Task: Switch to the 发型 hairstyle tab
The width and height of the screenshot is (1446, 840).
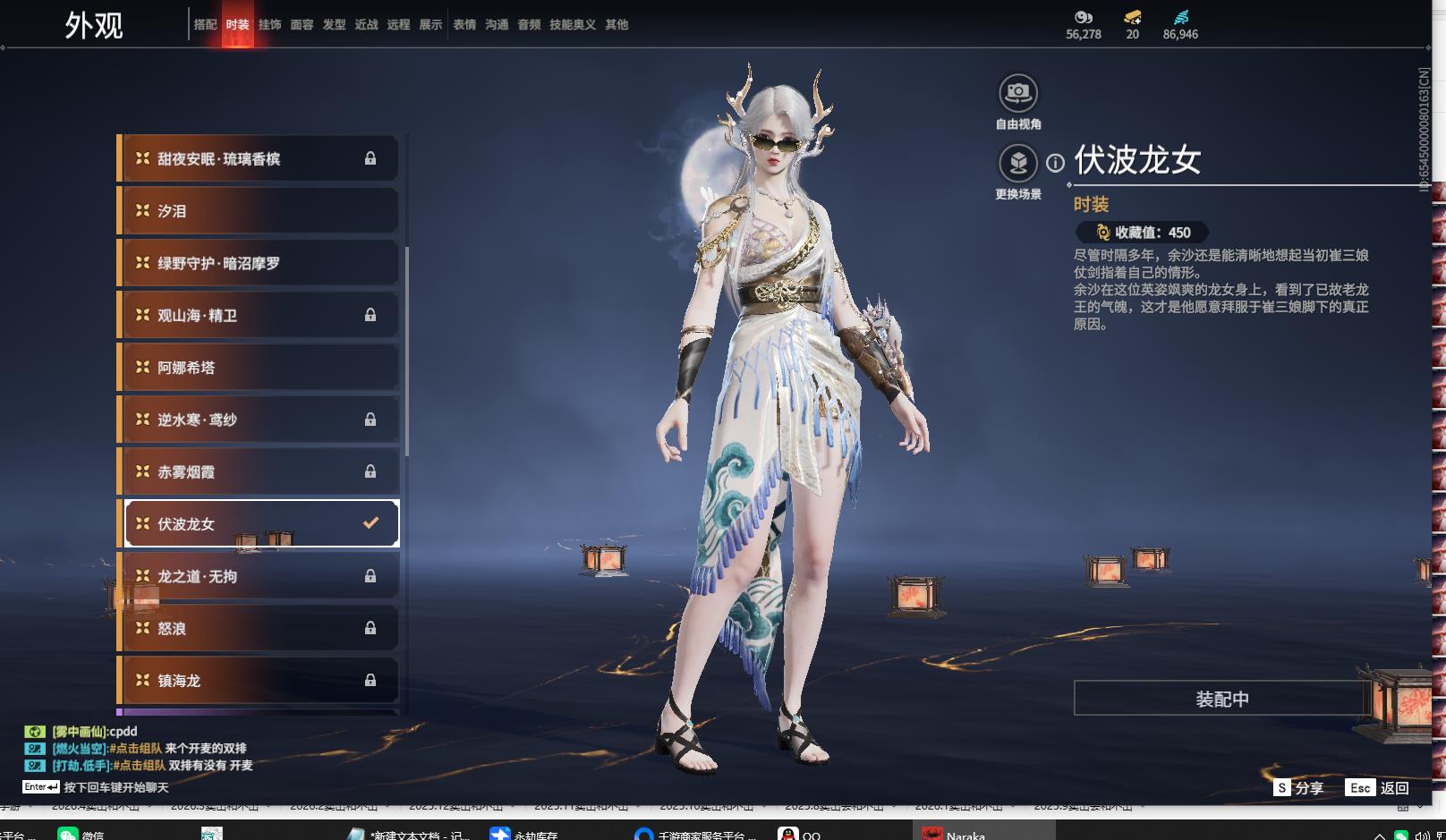Action: coord(334,25)
